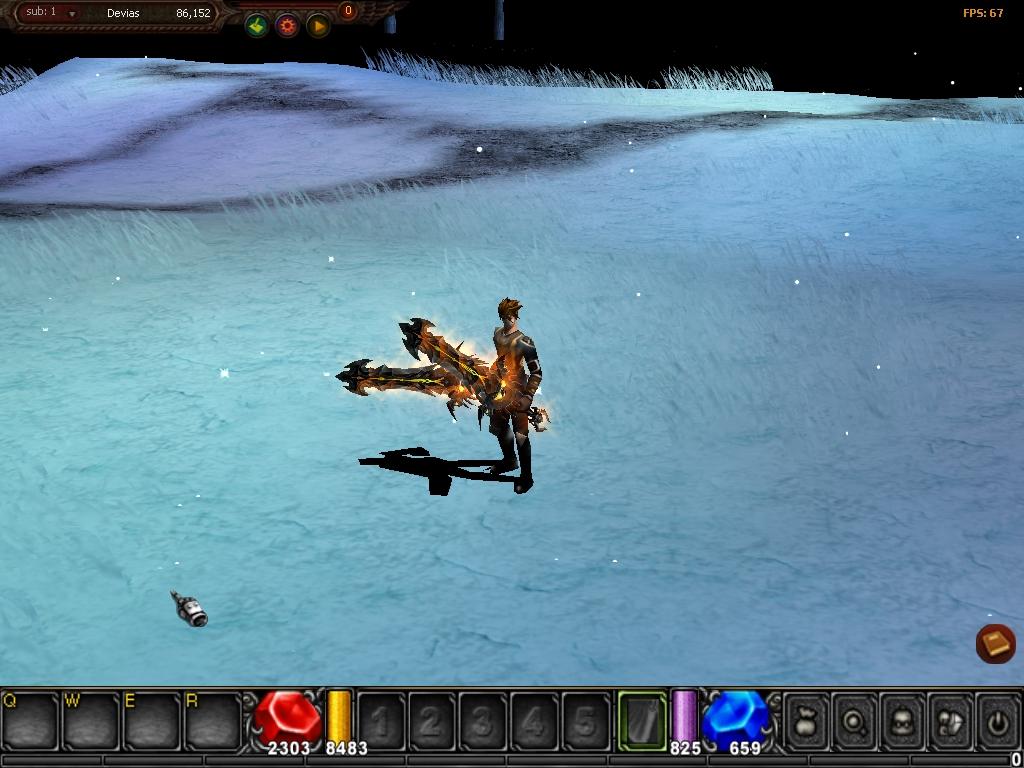1024x768 pixels.
Task: Click the green arrow round button
Action: [257, 26]
